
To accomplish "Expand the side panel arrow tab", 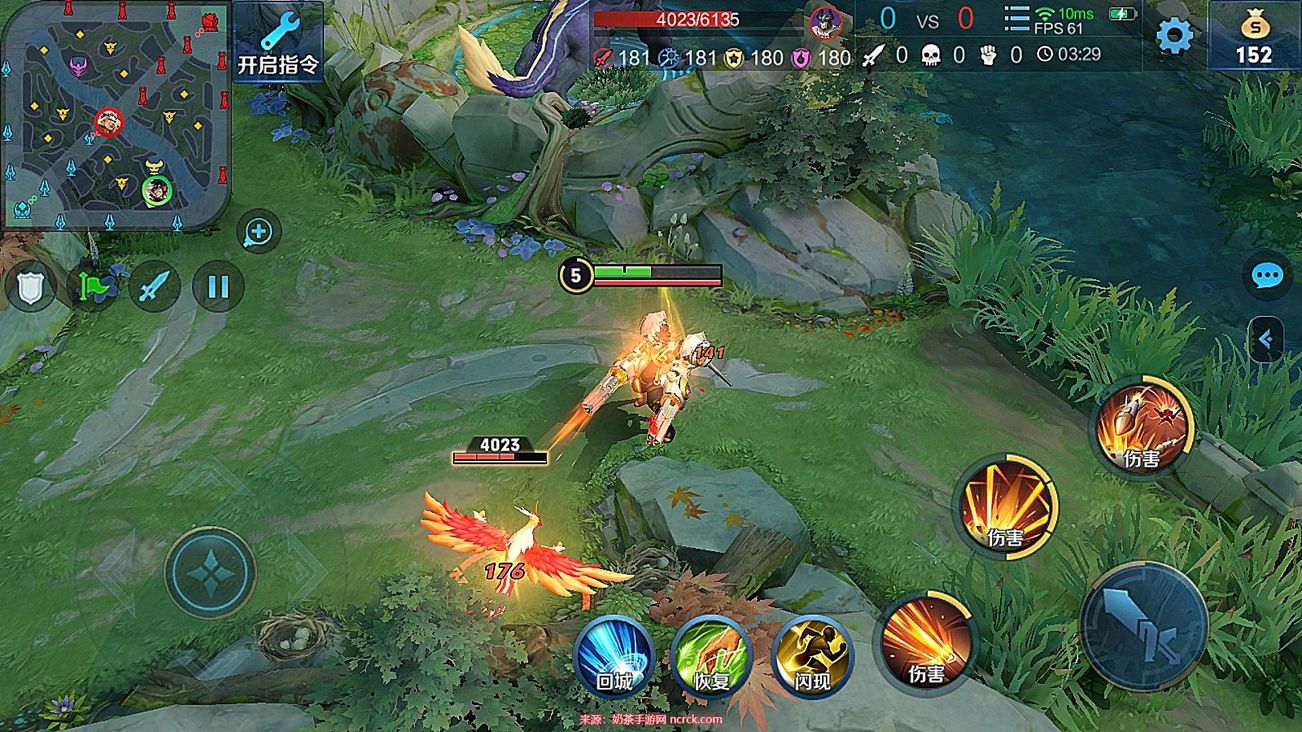I will point(1266,340).
